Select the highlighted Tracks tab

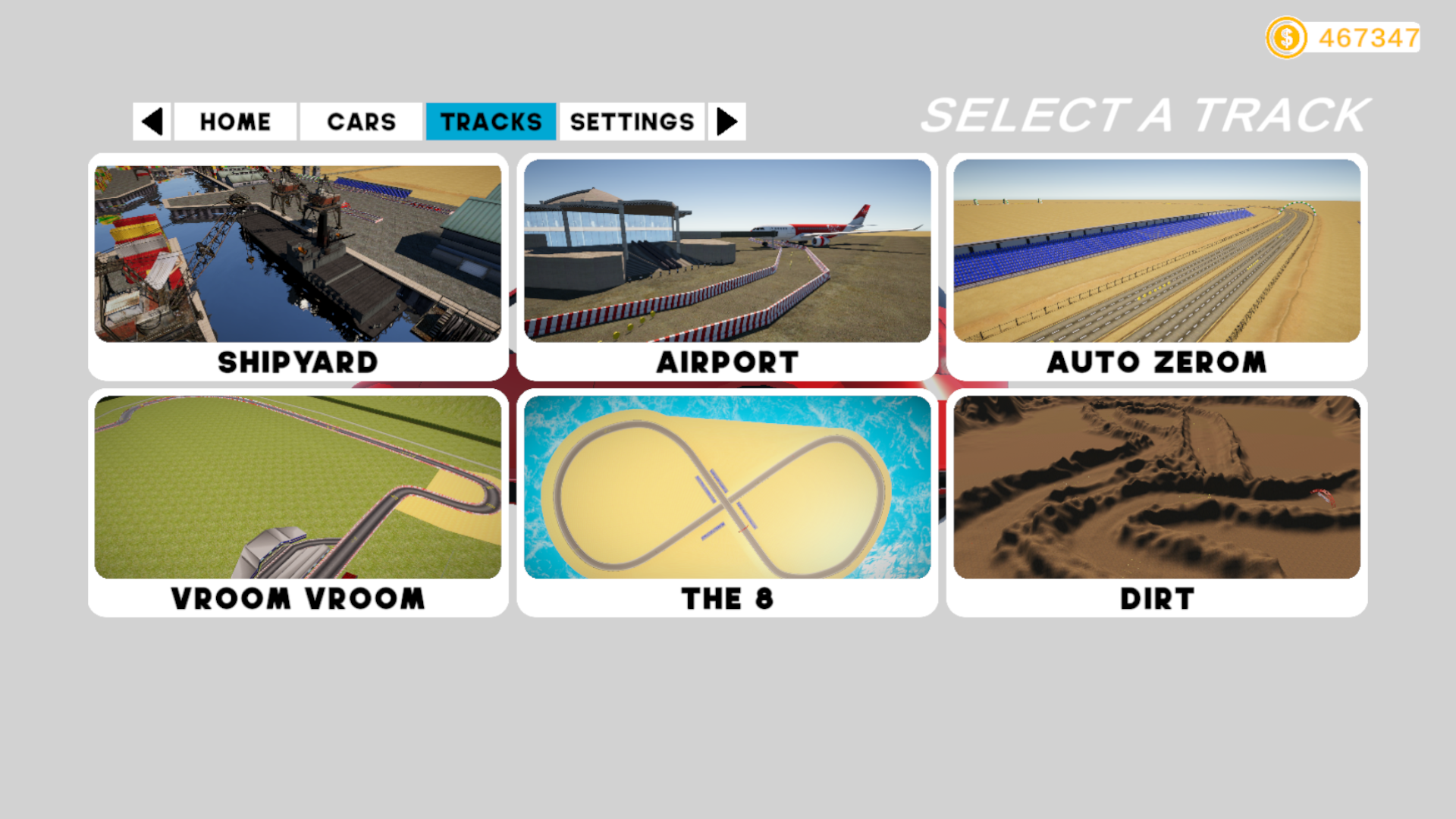[x=491, y=121]
